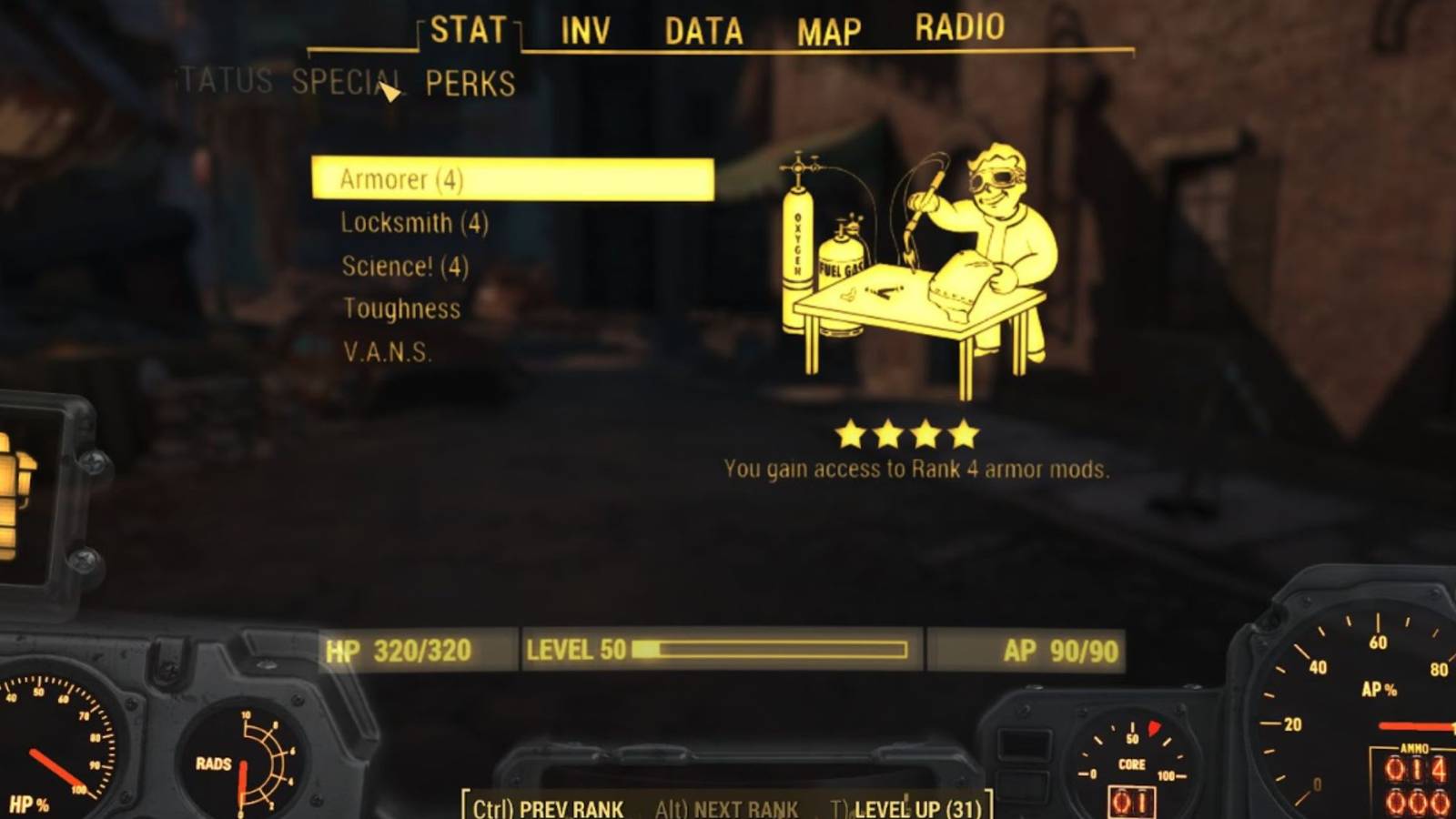Image resolution: width=1456 pixels, height=819 pixels.
Task: Switch to the MAP tab
Action: pos(829,32)
